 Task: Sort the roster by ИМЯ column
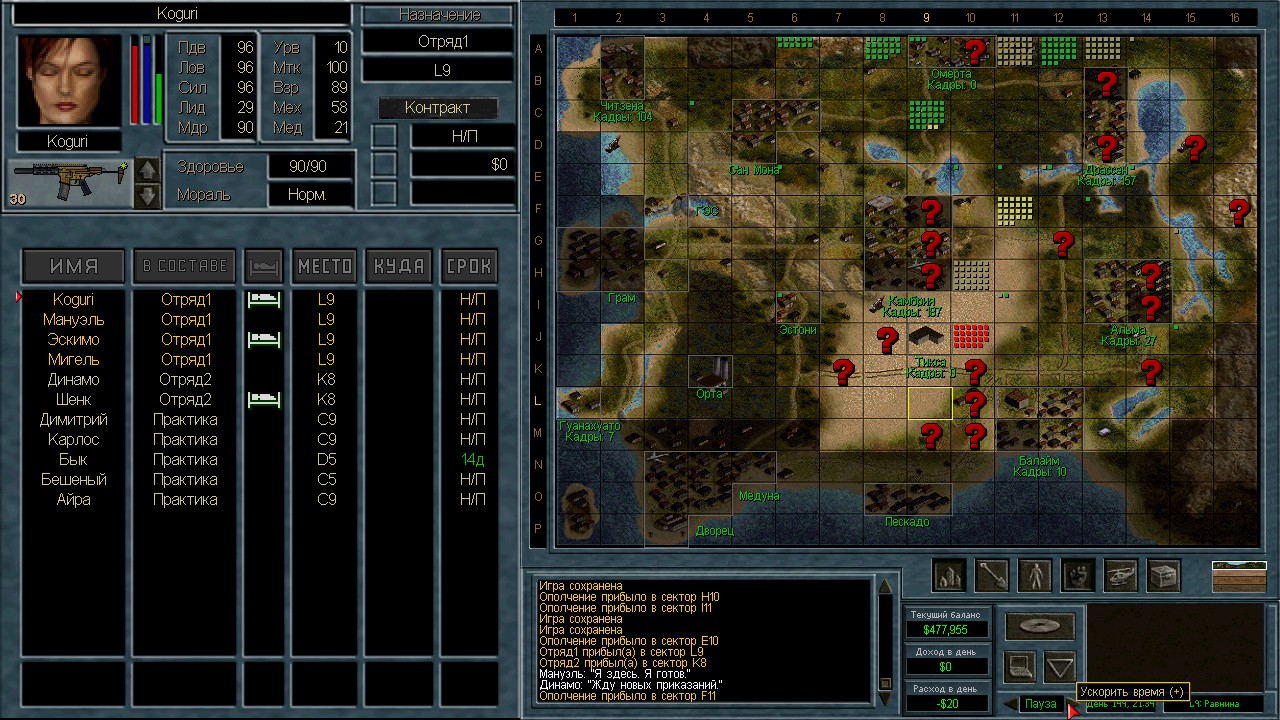pos(74,266)
